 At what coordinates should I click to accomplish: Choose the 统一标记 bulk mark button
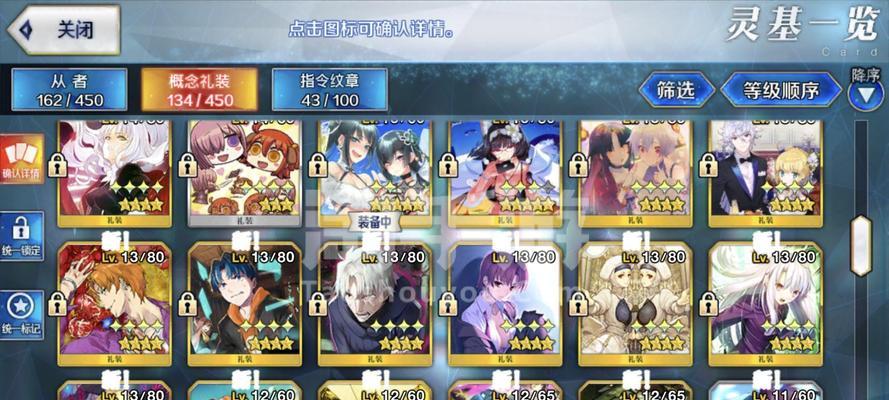21,313
